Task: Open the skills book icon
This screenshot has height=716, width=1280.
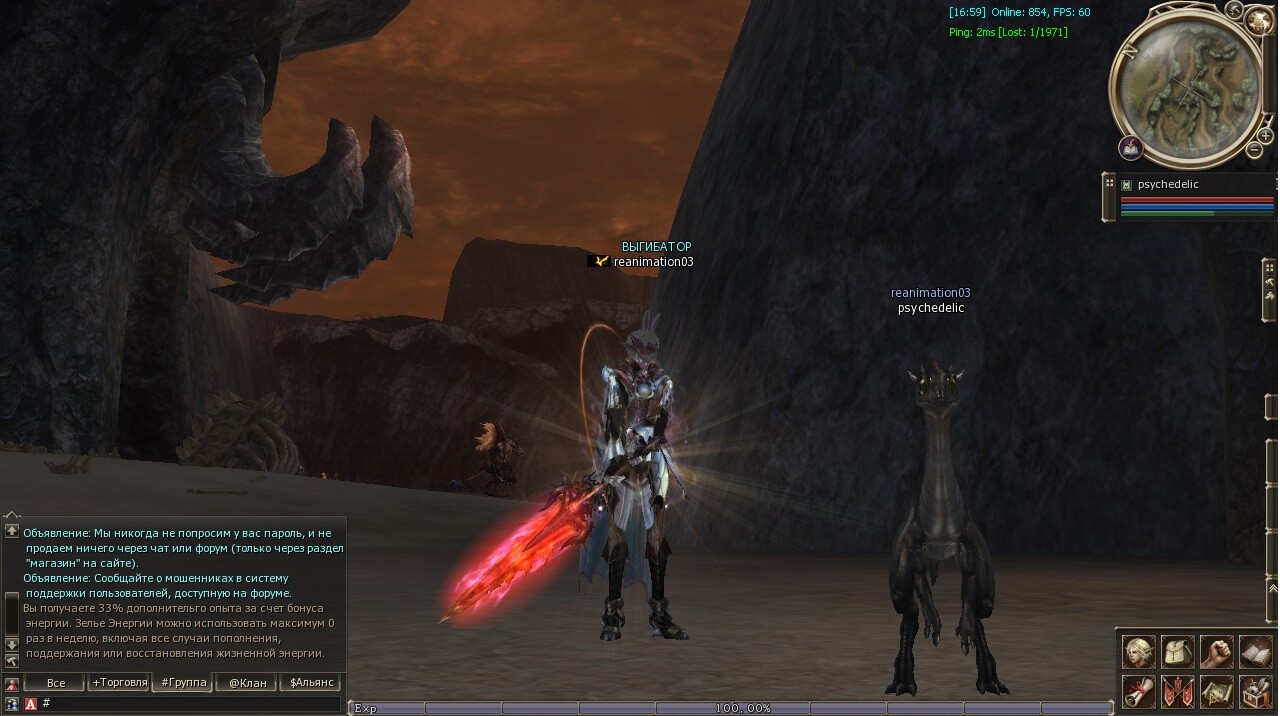Action: 1255,652
